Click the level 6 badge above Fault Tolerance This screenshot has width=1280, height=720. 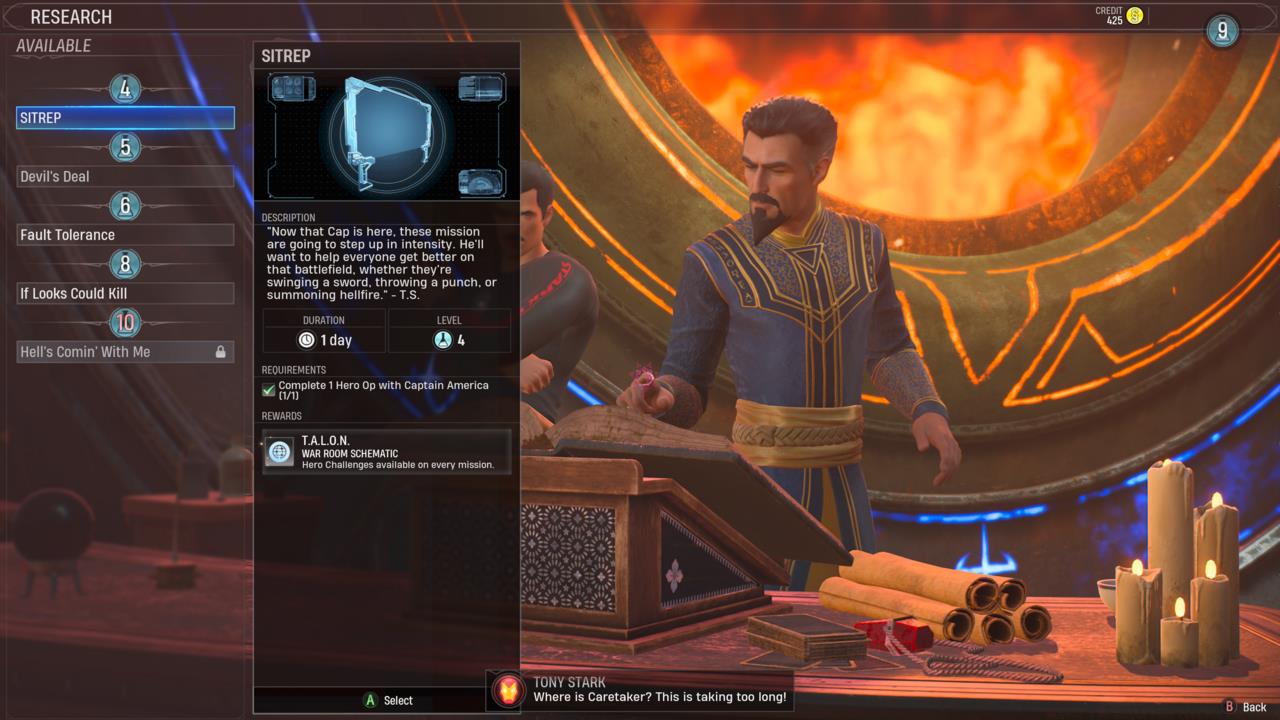125,206
